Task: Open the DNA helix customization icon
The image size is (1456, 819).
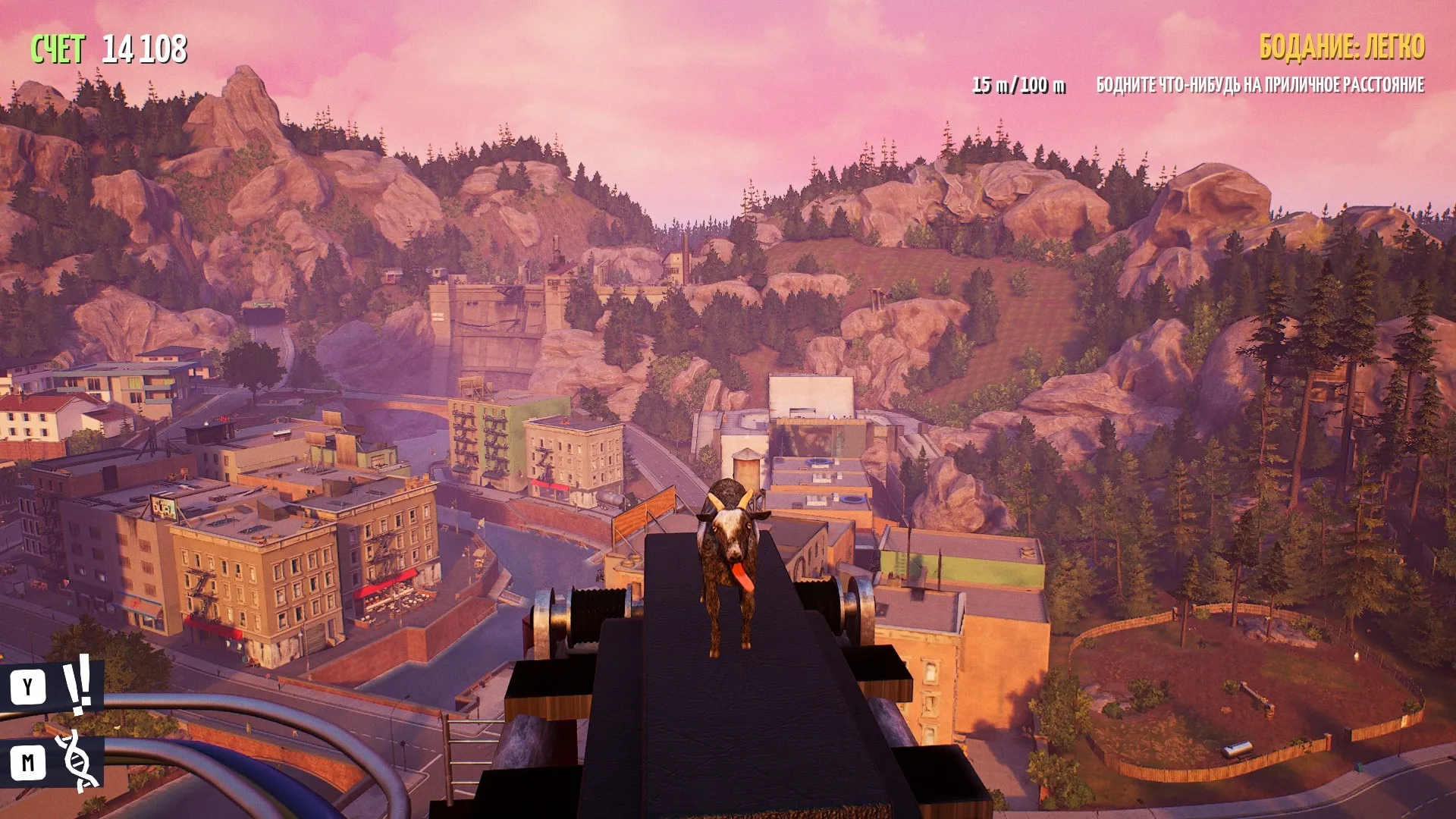Action: pyautogui.click(x=77, y=761)
